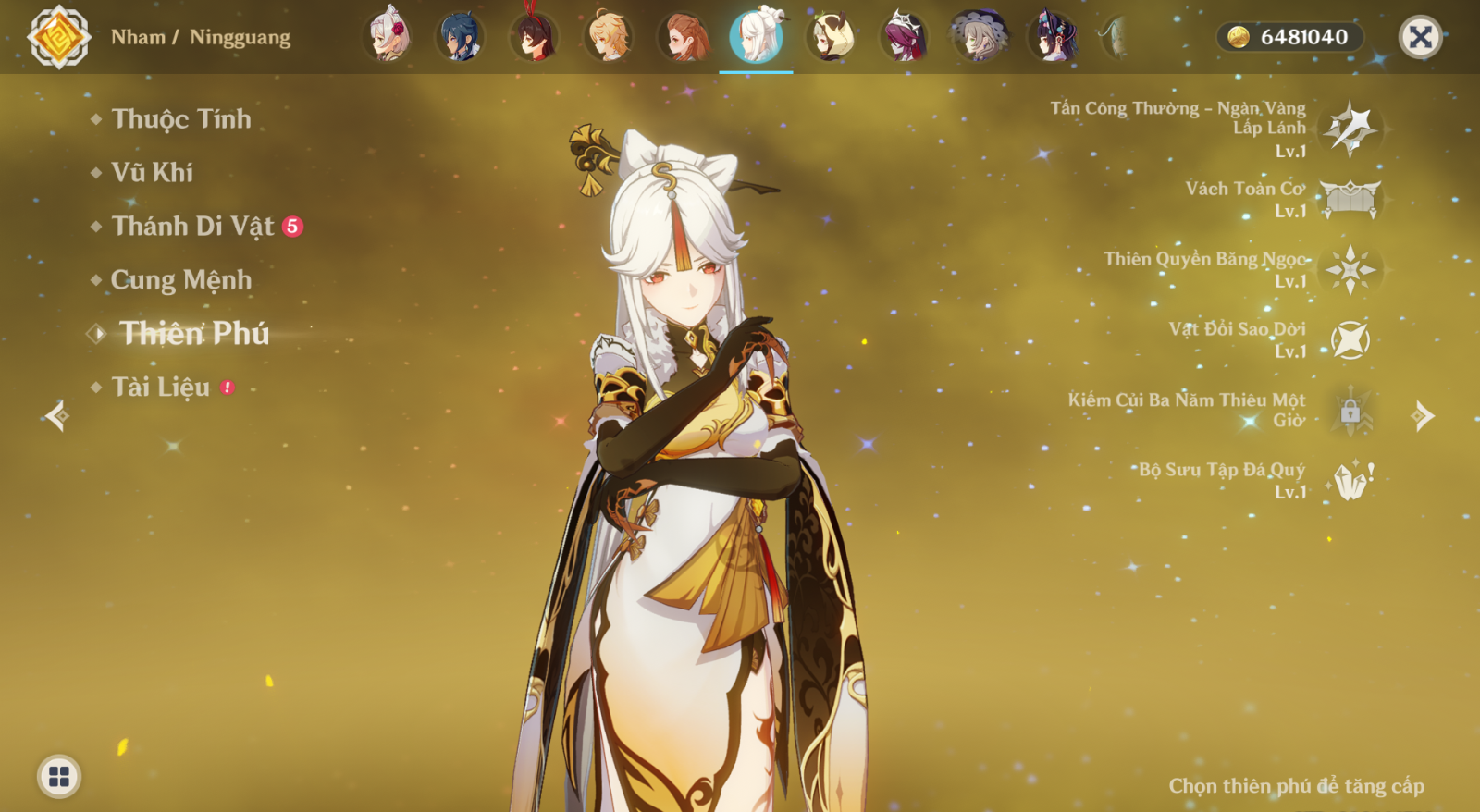This screenshot has height=812, width=1480.
Task: Select Amber's portrait with the red ribbon
Action: tap(535, 37)
